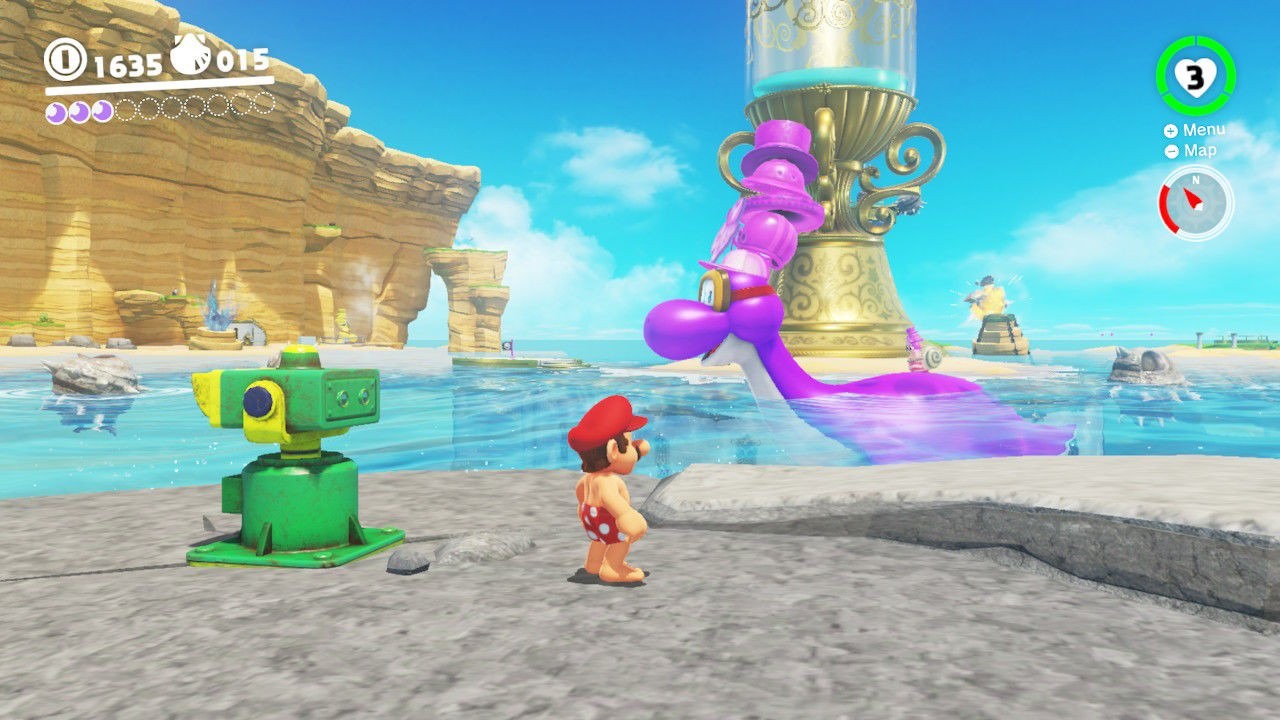Click the minus Map button

click(x=1172, y=150)
